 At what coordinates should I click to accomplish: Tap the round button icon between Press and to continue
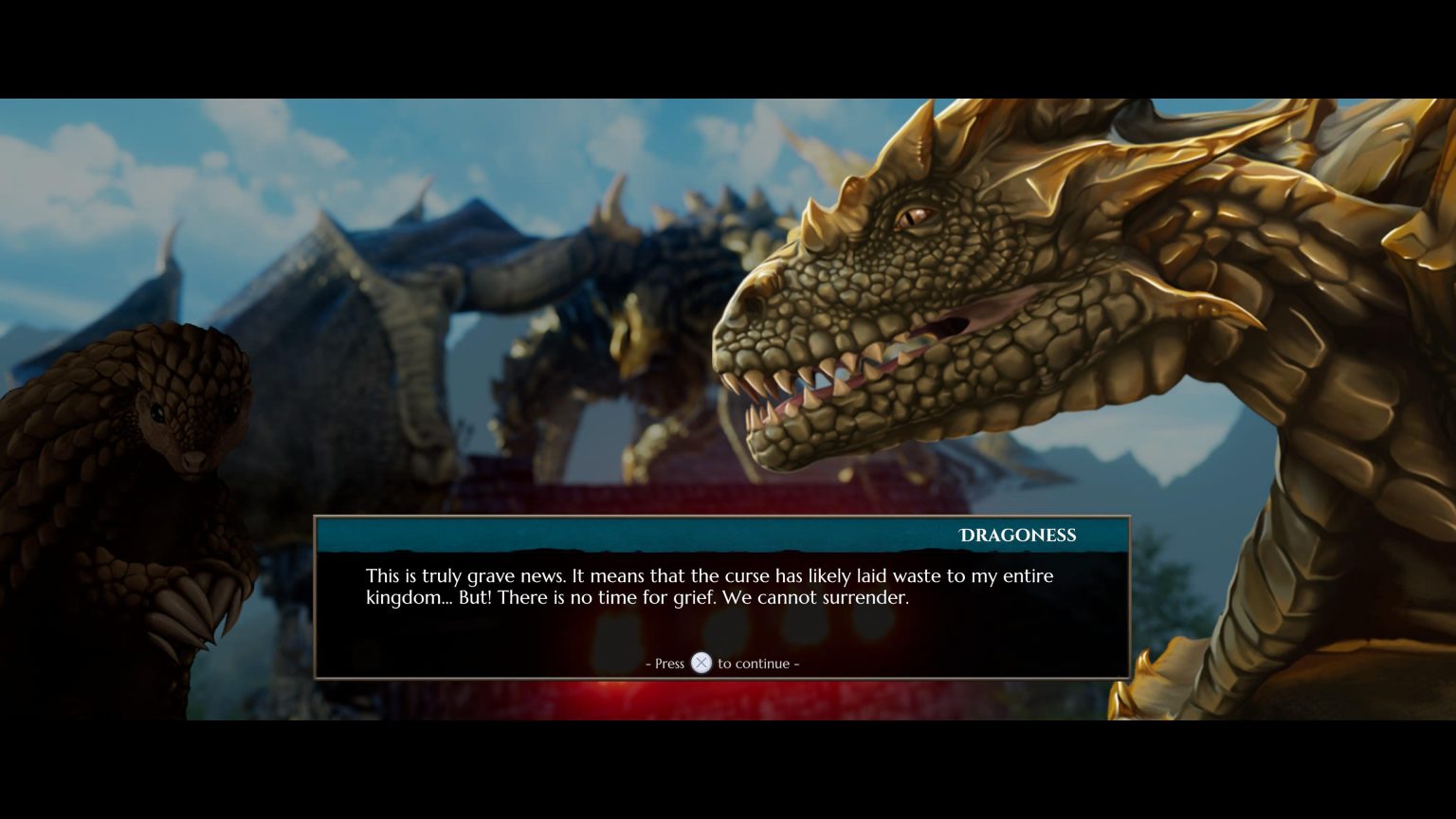(701, 664)
